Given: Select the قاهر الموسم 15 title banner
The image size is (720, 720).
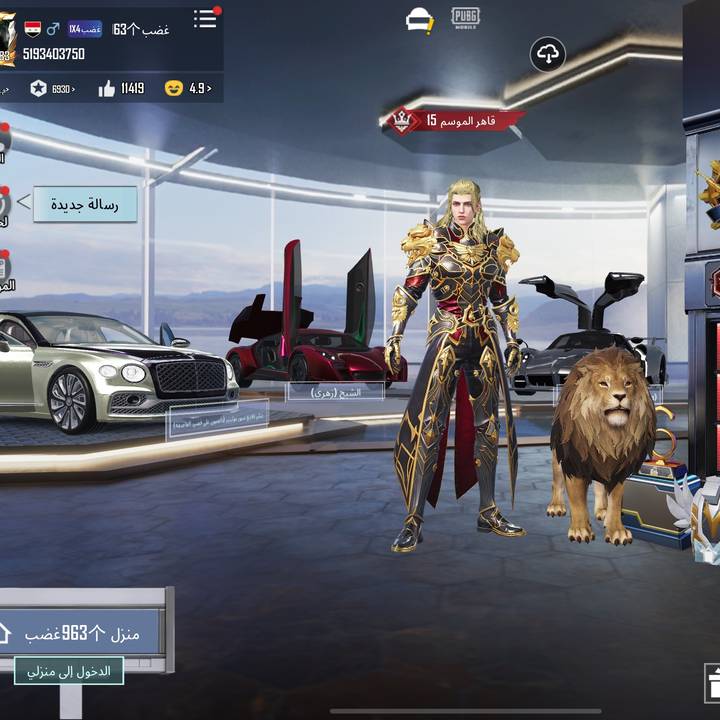Looking at the screenshot, I should [455, 121].
